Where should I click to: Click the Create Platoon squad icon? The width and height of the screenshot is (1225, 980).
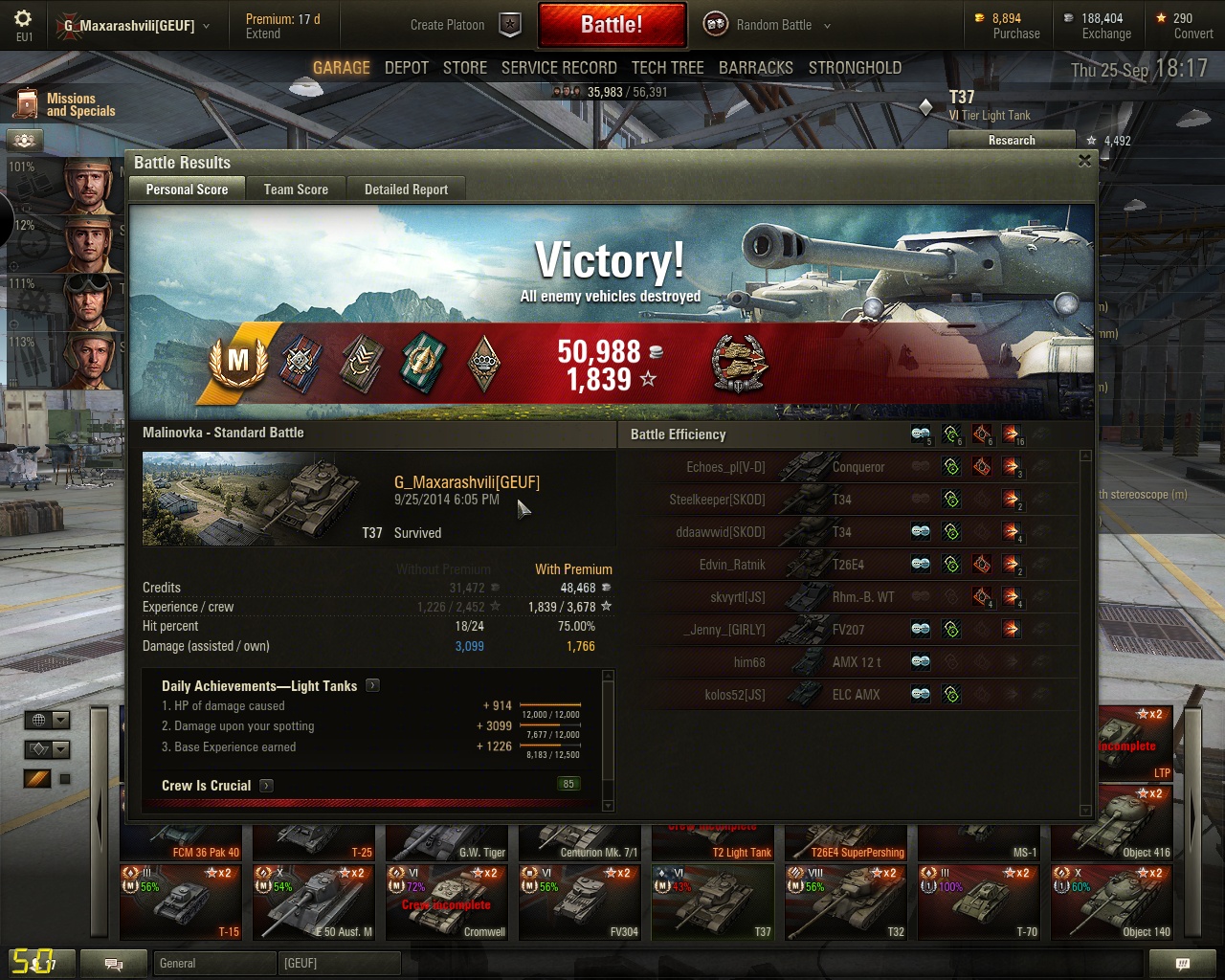(x=510, y=26)
